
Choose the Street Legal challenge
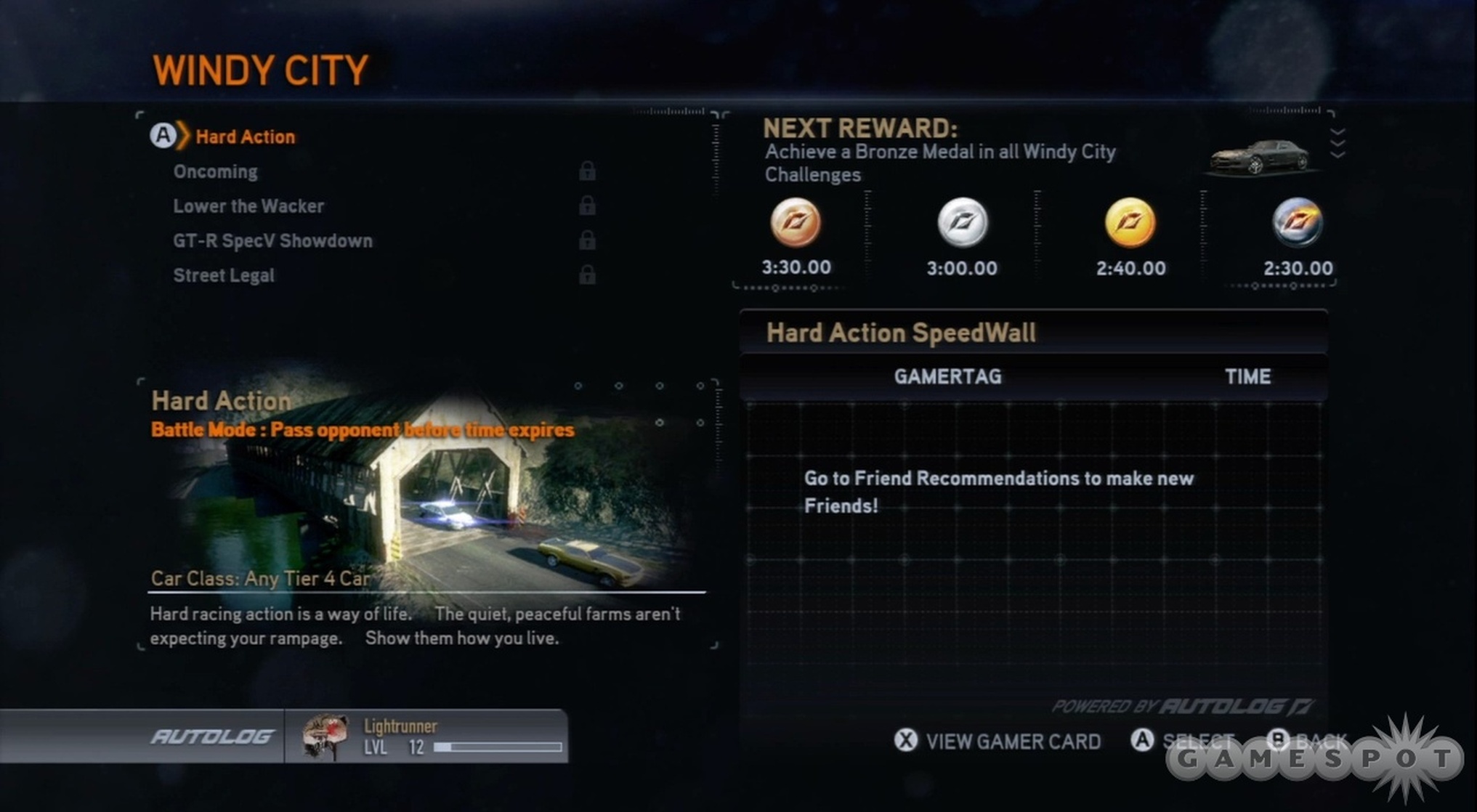(224, 276)
